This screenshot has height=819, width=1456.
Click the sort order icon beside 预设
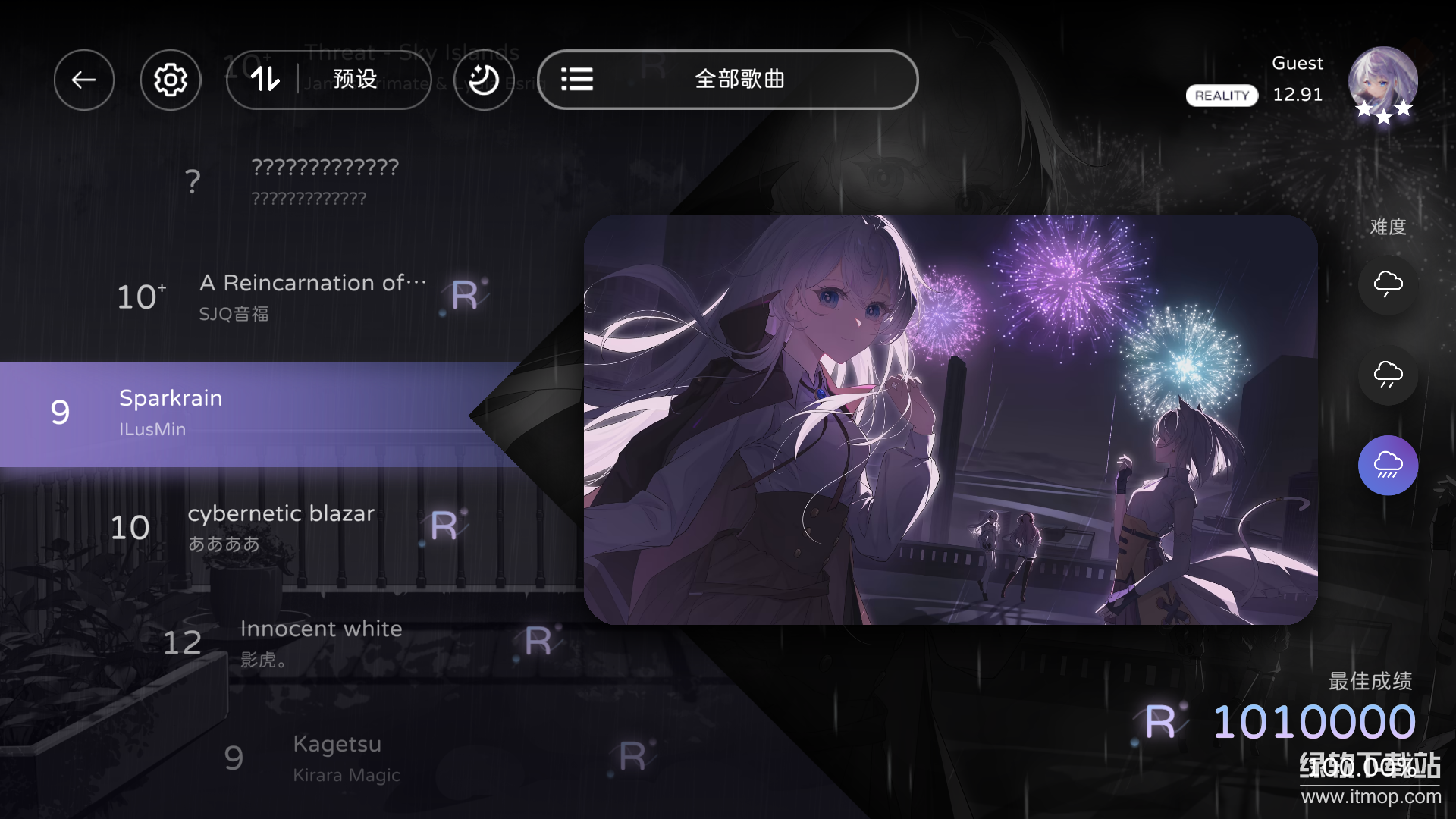[264, 80]
